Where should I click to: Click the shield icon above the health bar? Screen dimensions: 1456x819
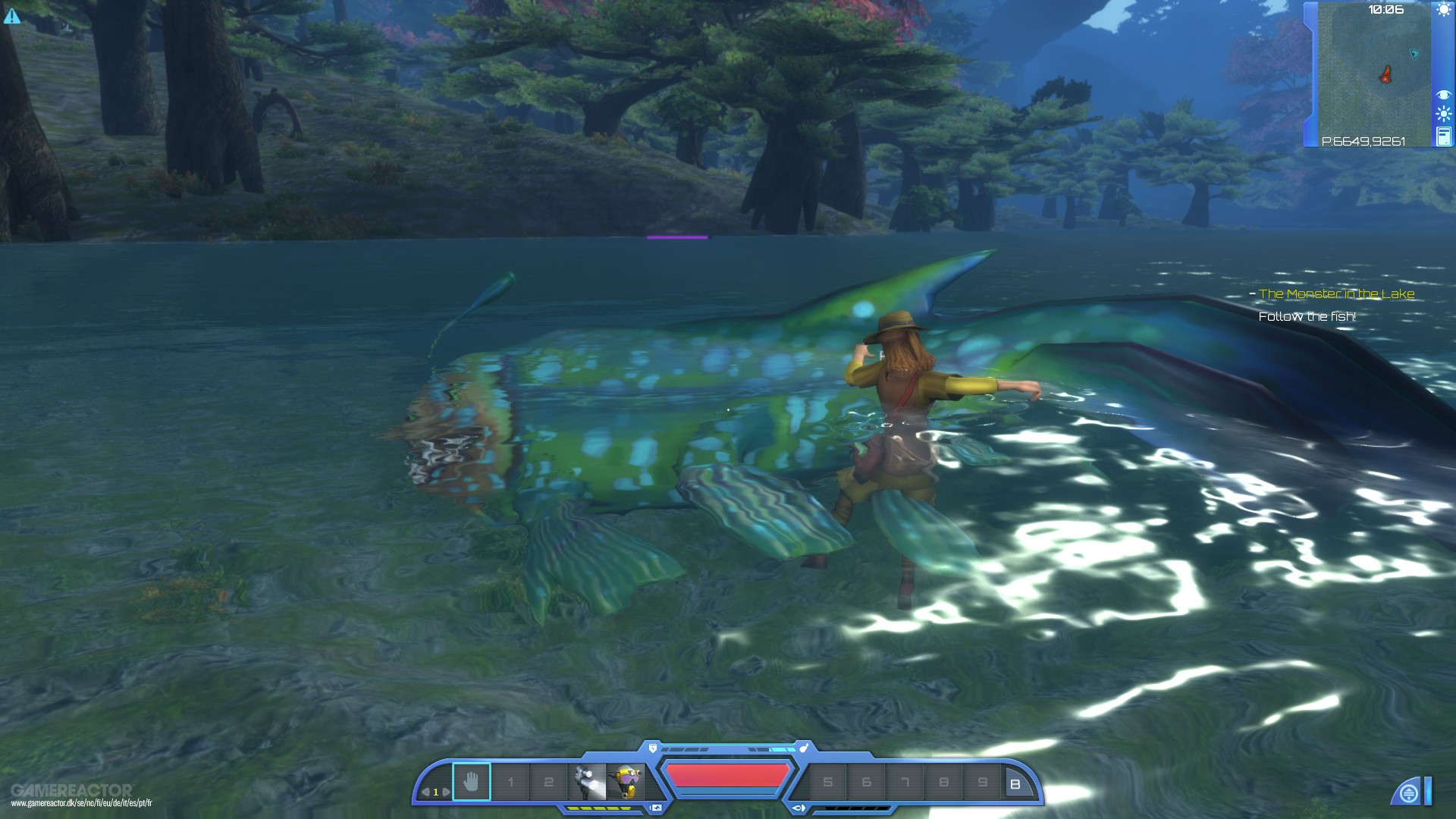pyautogui.click(x=654, y=746)
